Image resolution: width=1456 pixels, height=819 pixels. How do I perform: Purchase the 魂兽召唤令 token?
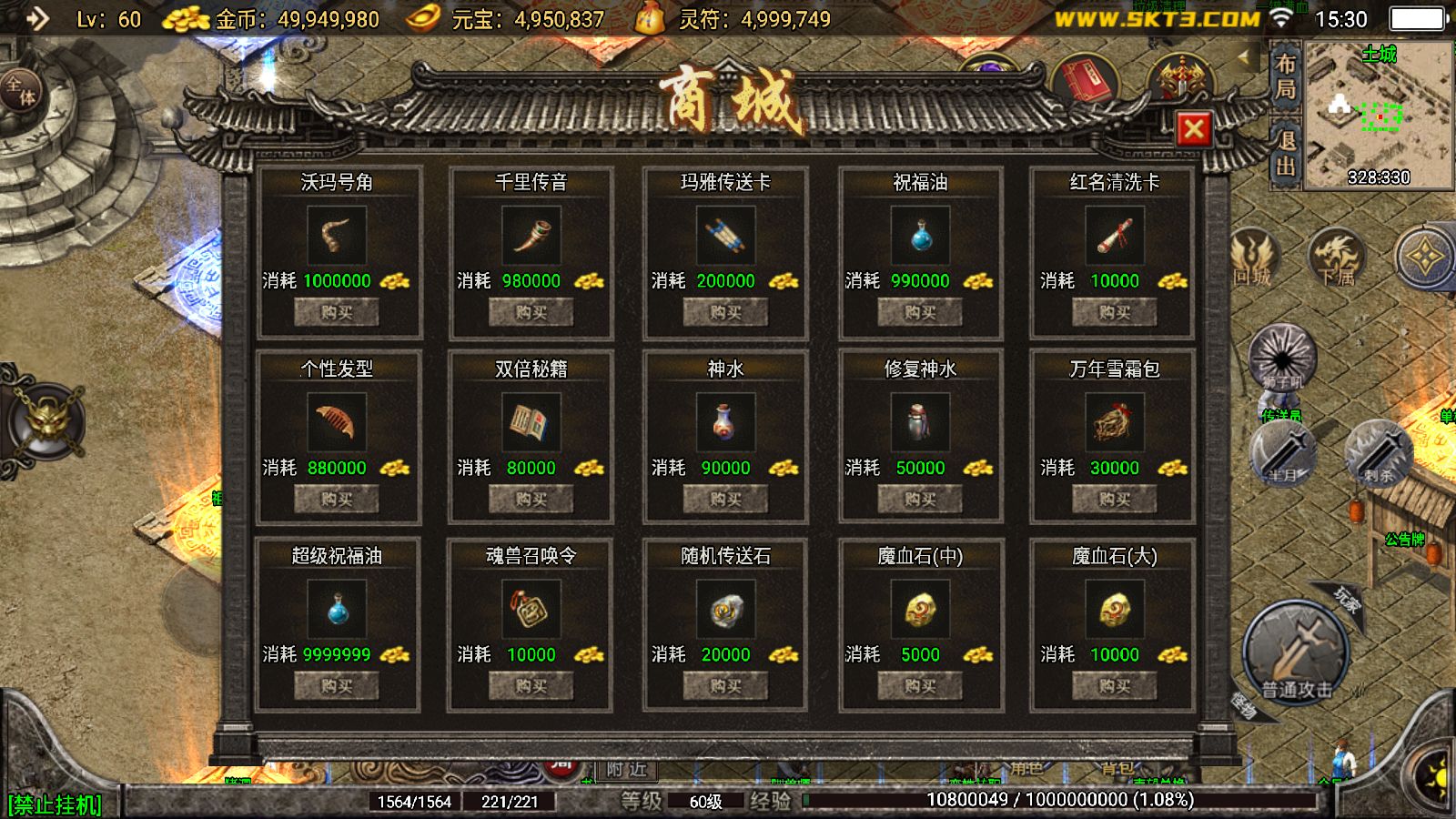point(531,685)
